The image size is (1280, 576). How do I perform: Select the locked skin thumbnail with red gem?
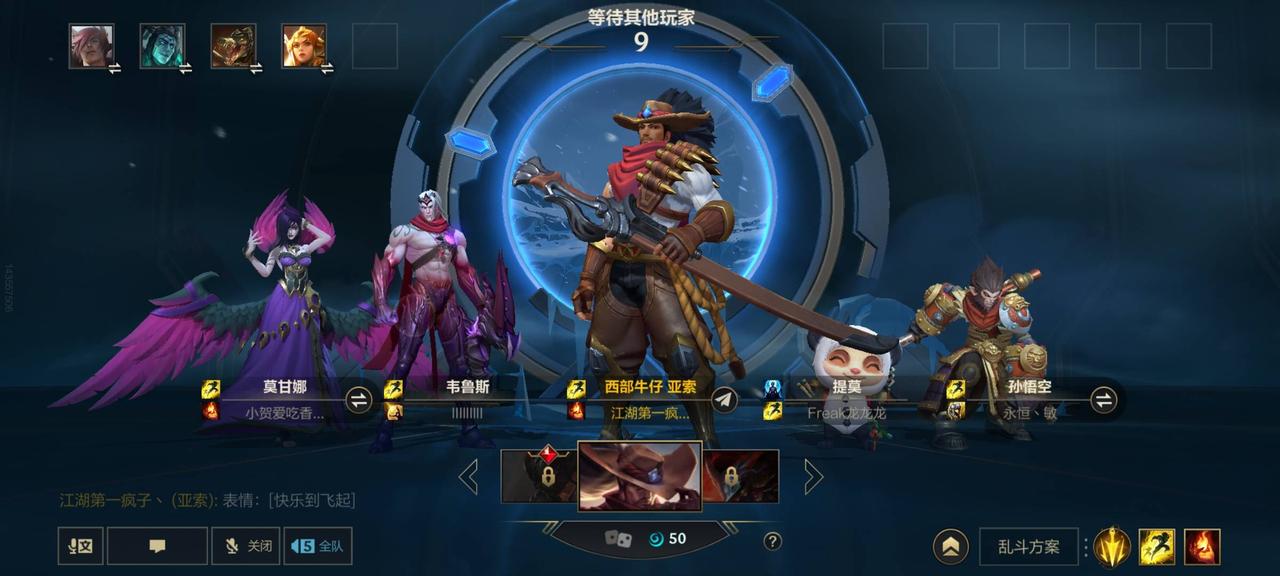(539, 475)
